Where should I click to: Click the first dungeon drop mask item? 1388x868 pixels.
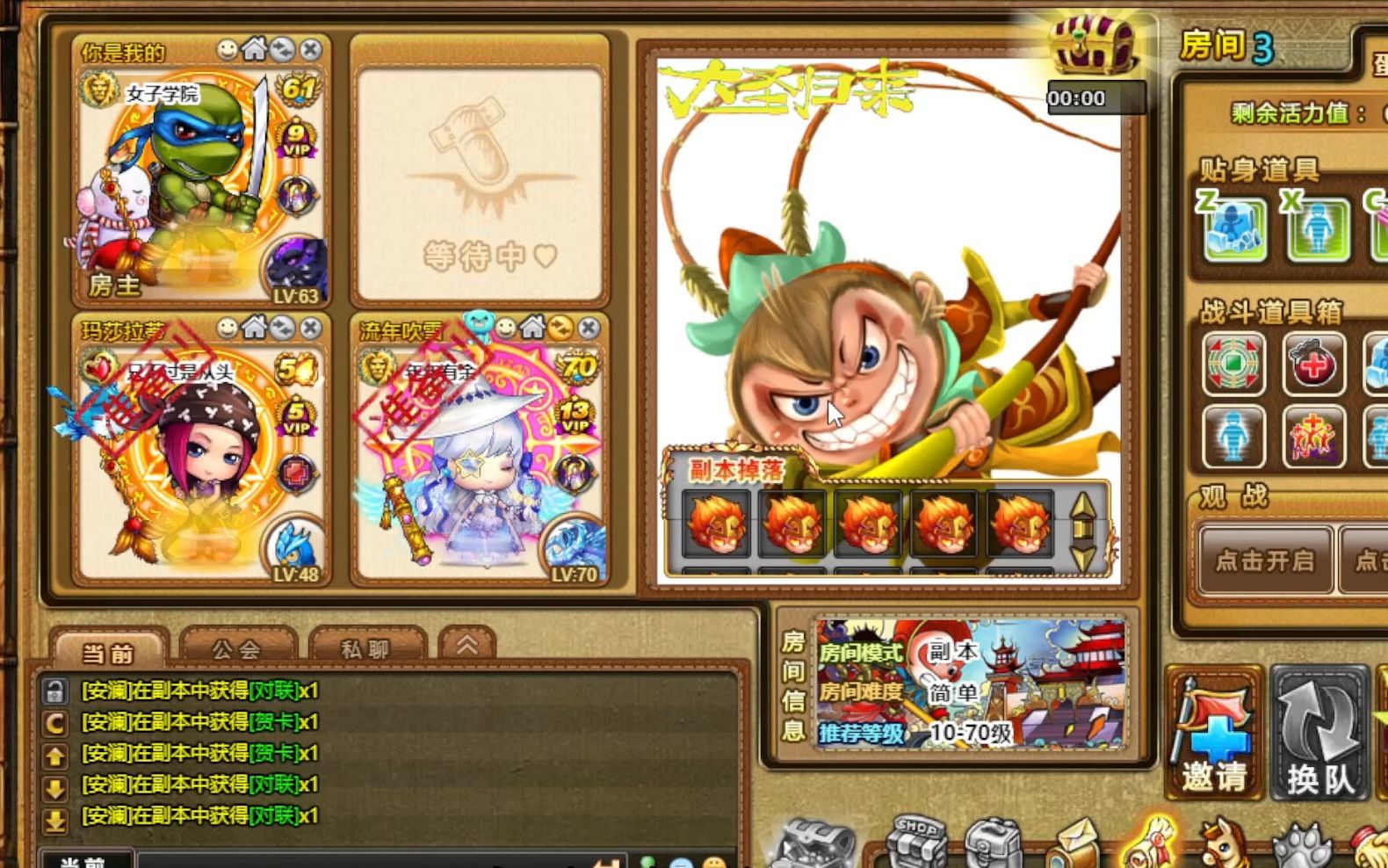[x=716, y=524]
